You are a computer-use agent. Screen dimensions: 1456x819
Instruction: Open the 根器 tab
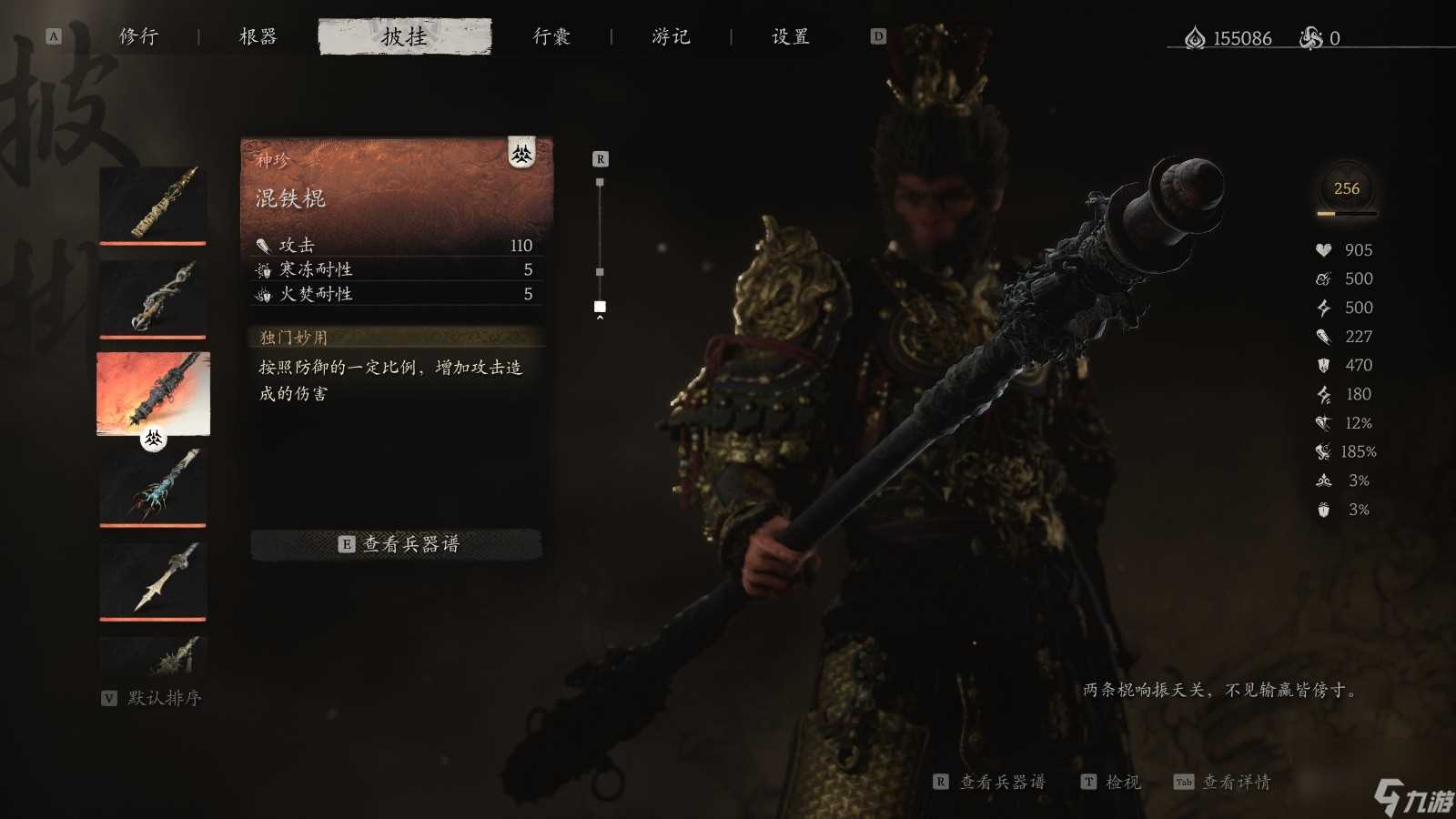258,36
